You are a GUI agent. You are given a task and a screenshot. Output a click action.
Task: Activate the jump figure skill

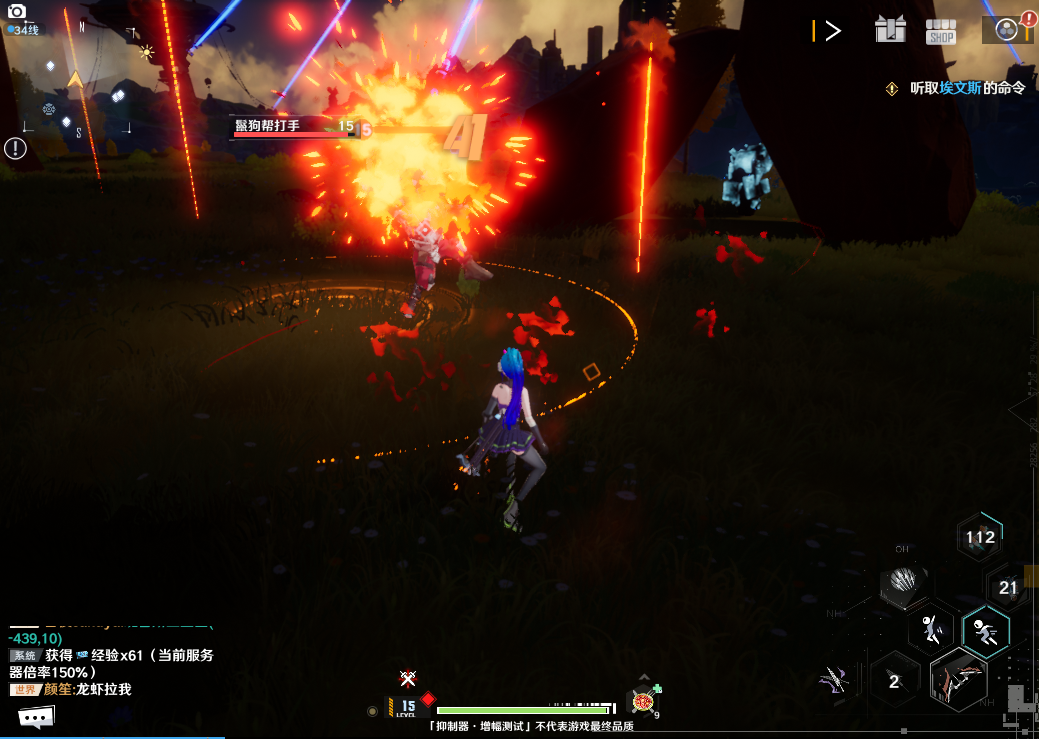pos(933,629)
